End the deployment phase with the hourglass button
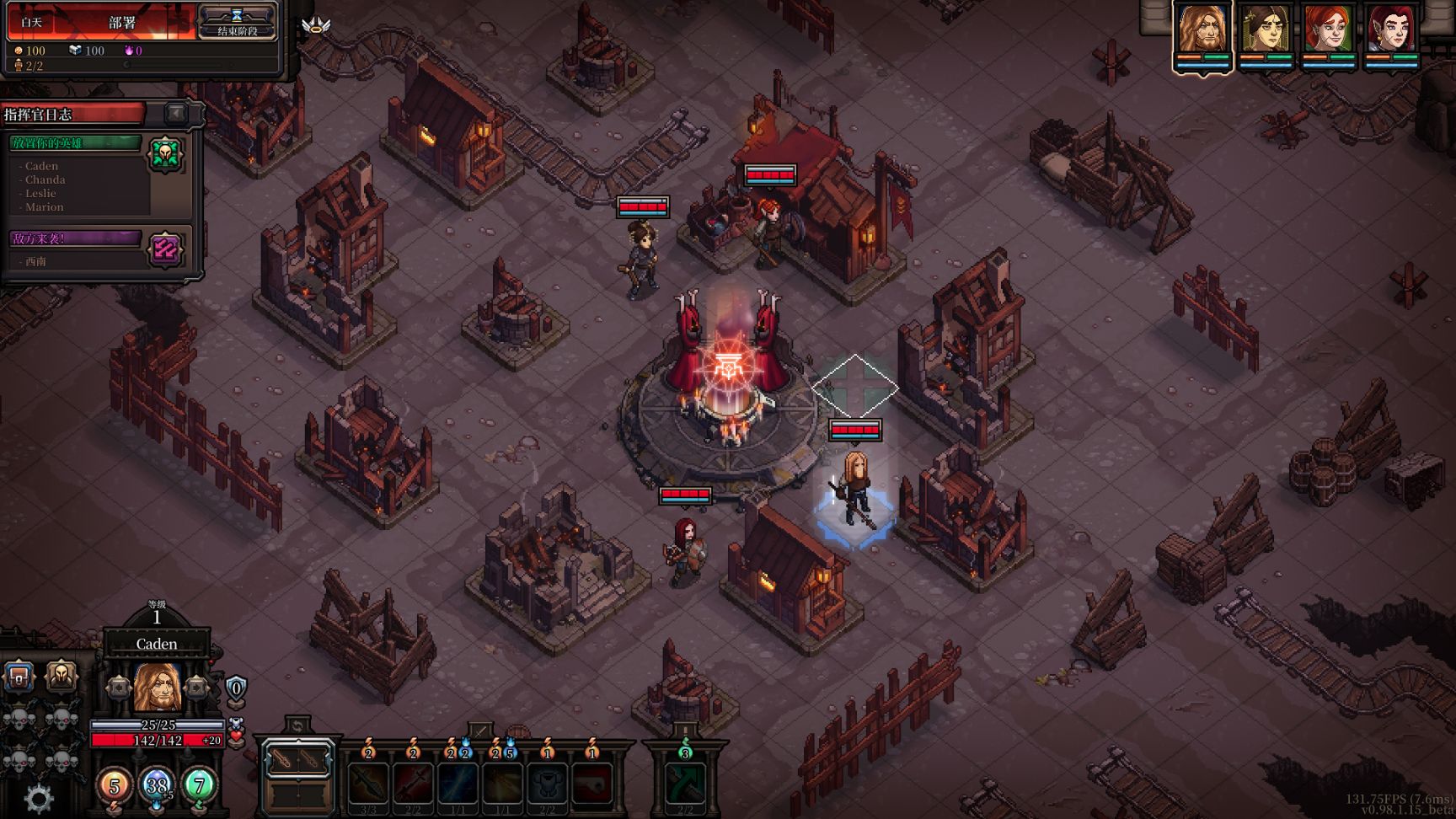The image size is (1456, 819). (x=237, y=22)
